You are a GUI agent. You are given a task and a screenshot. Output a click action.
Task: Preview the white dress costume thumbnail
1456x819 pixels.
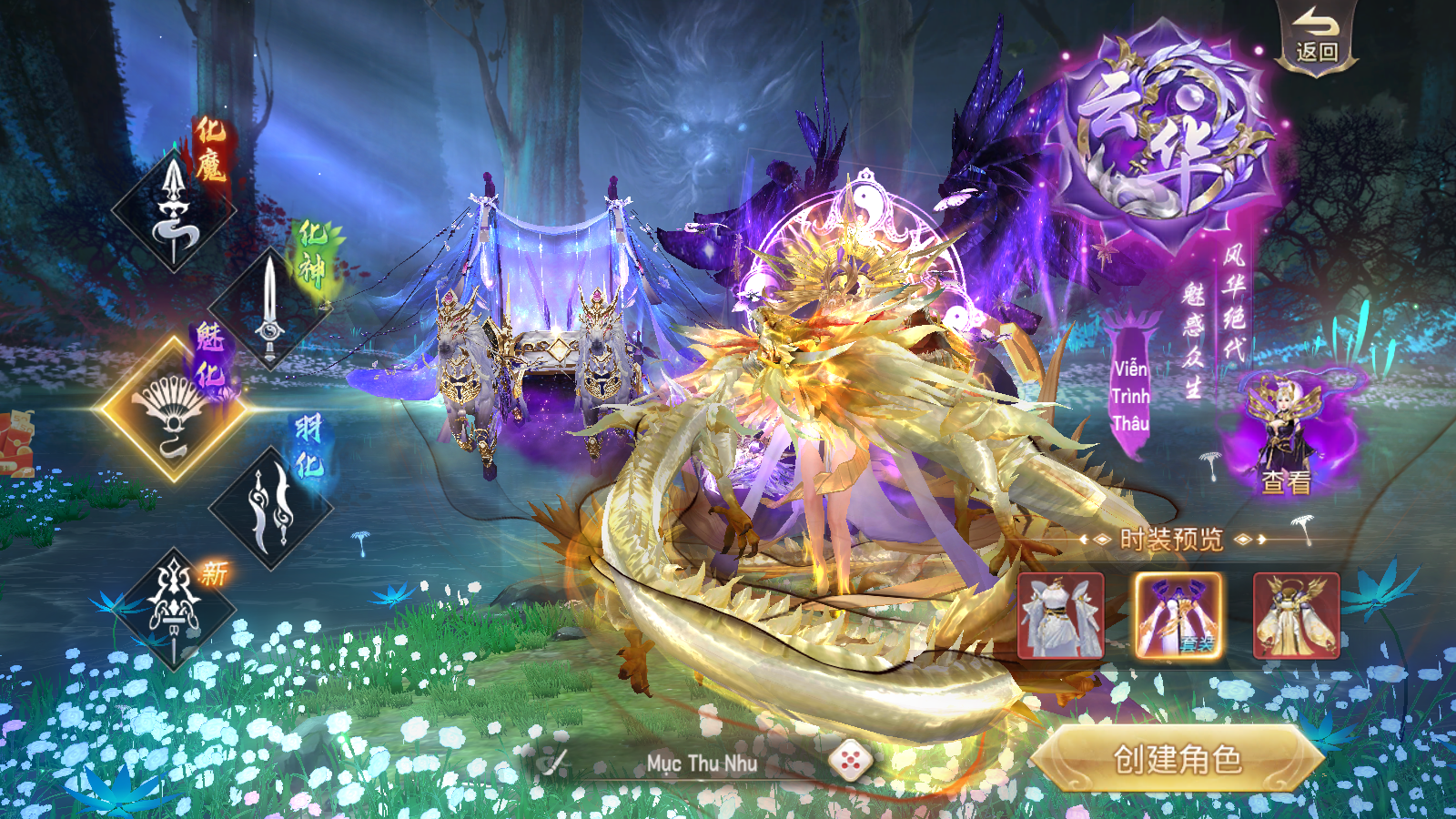[x=1060, y=615]
